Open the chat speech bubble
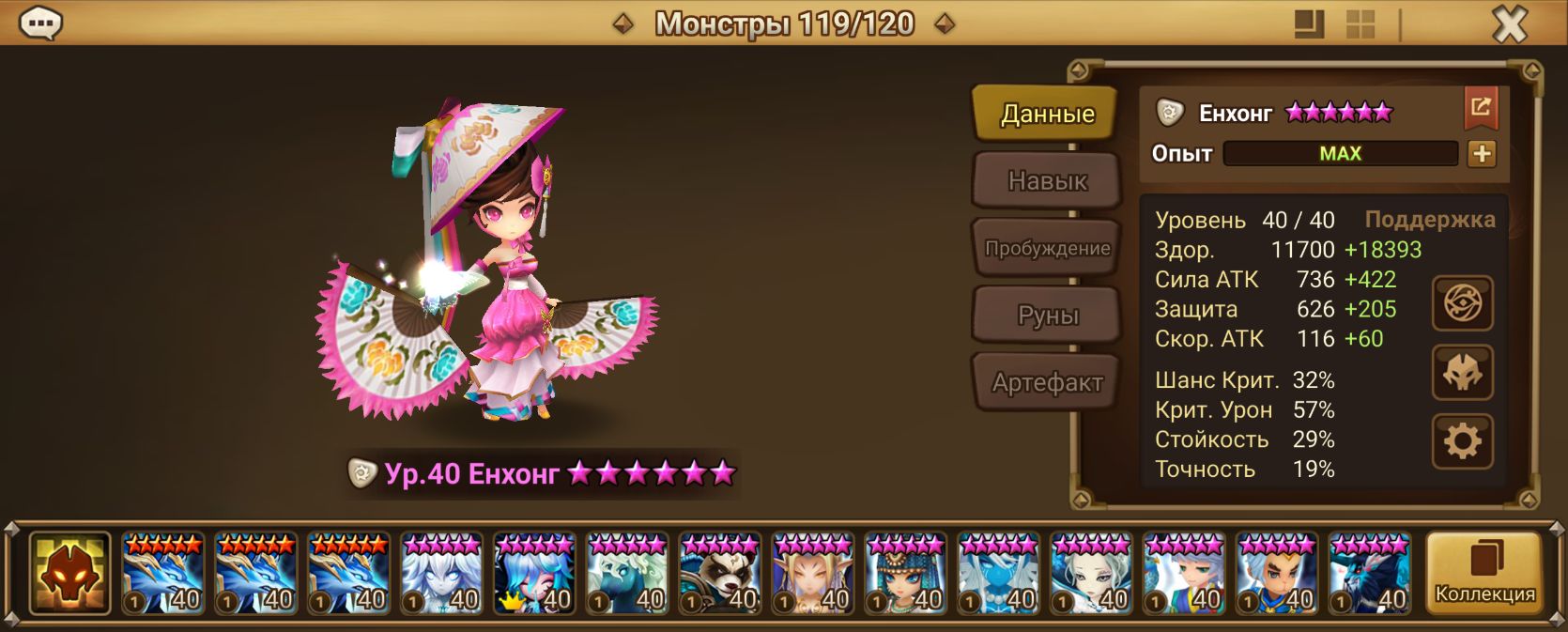This screenshot has width=1568, height=632. 40,23
